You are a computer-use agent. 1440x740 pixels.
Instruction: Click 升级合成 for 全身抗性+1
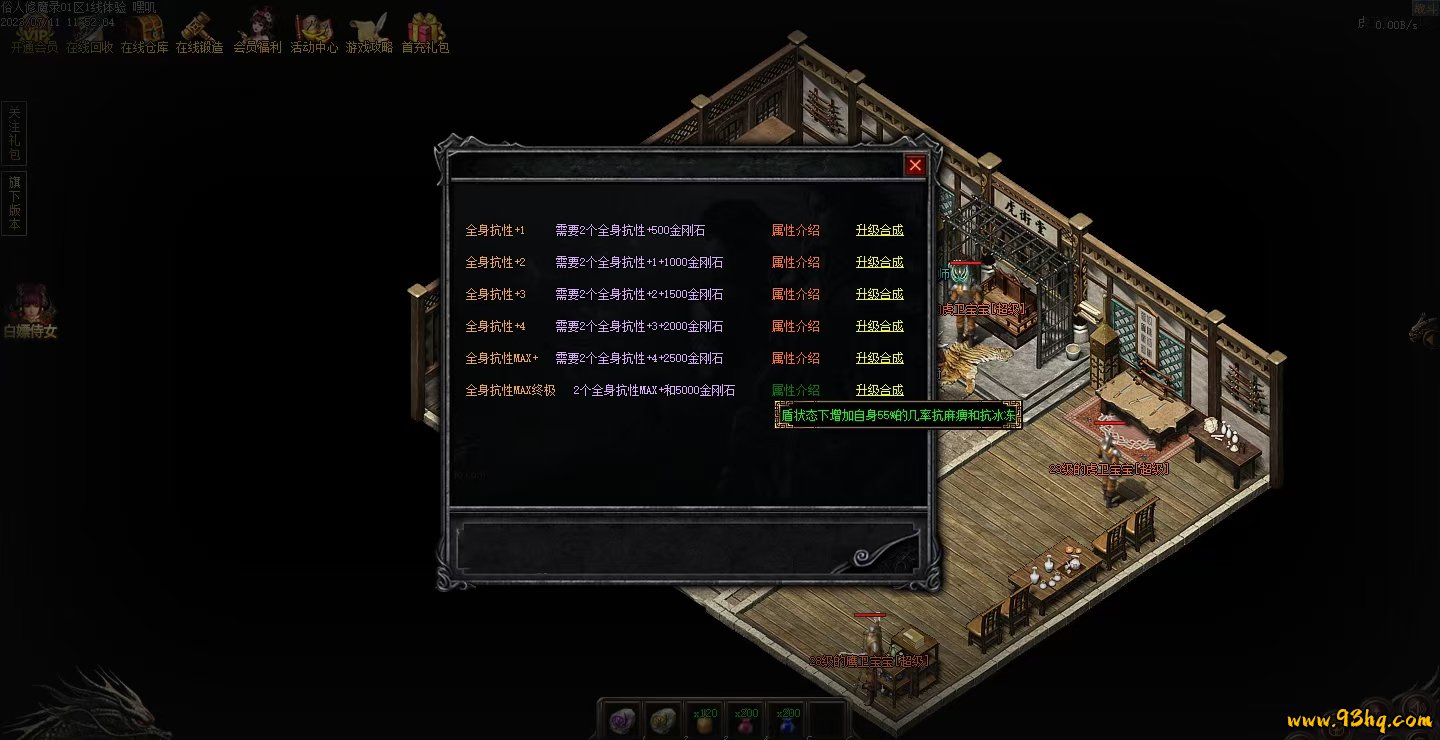click(879, 230)
